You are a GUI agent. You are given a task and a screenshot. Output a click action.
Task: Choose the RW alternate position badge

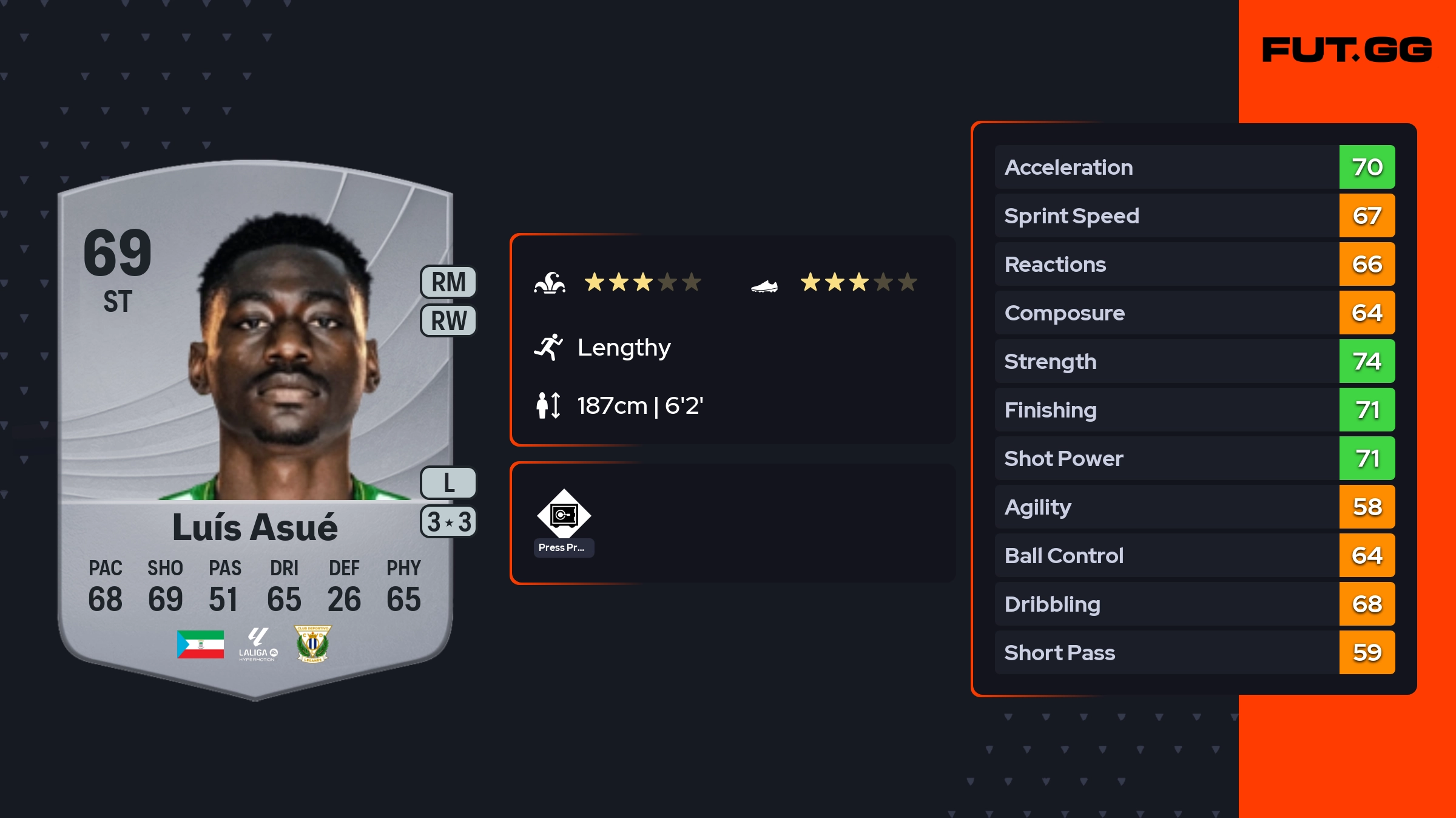point(448,320)
